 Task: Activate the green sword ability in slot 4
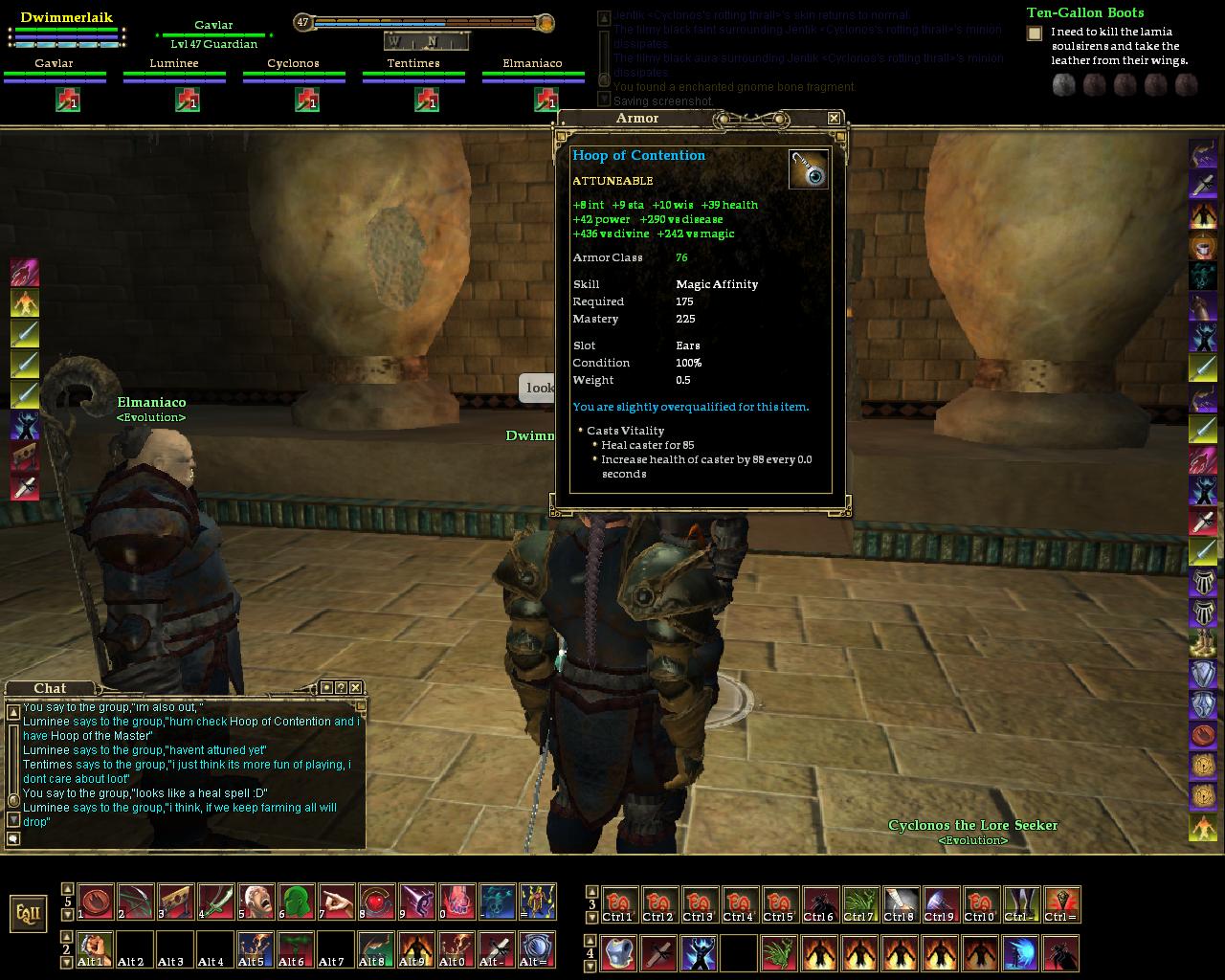[215, 902]
